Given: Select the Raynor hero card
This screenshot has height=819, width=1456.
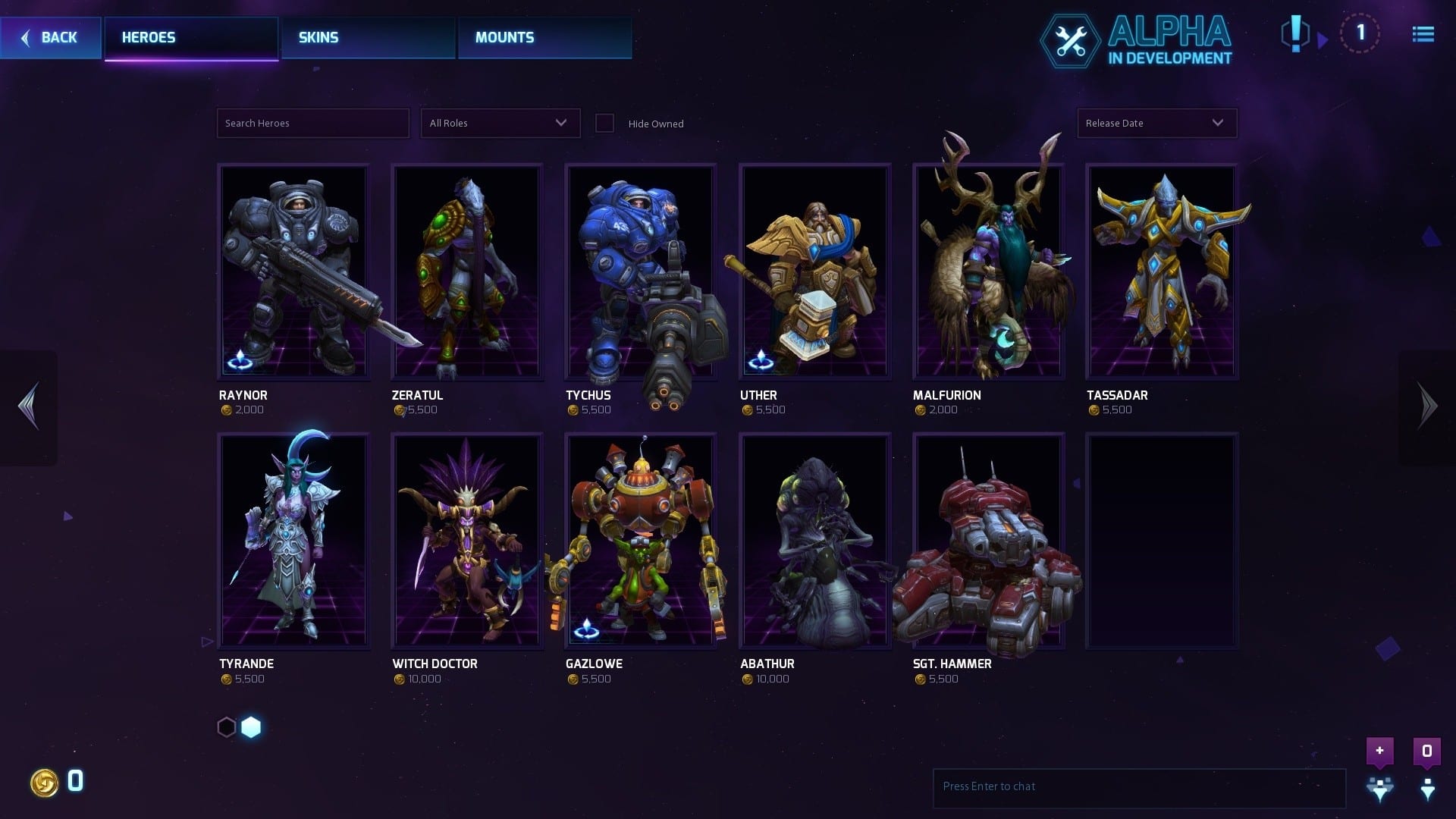Looking at the screenshot, I should pyautogui.click(x=293, y=271).
